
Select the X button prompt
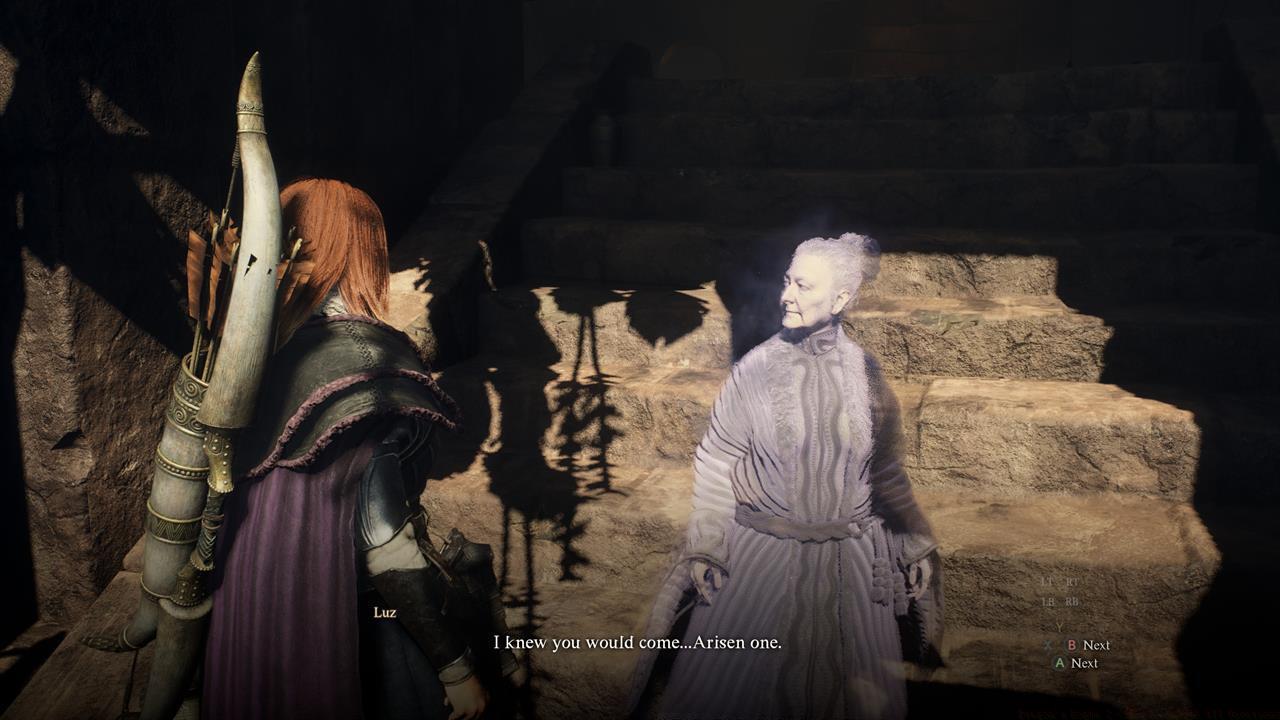click(x=1048, y=645)
